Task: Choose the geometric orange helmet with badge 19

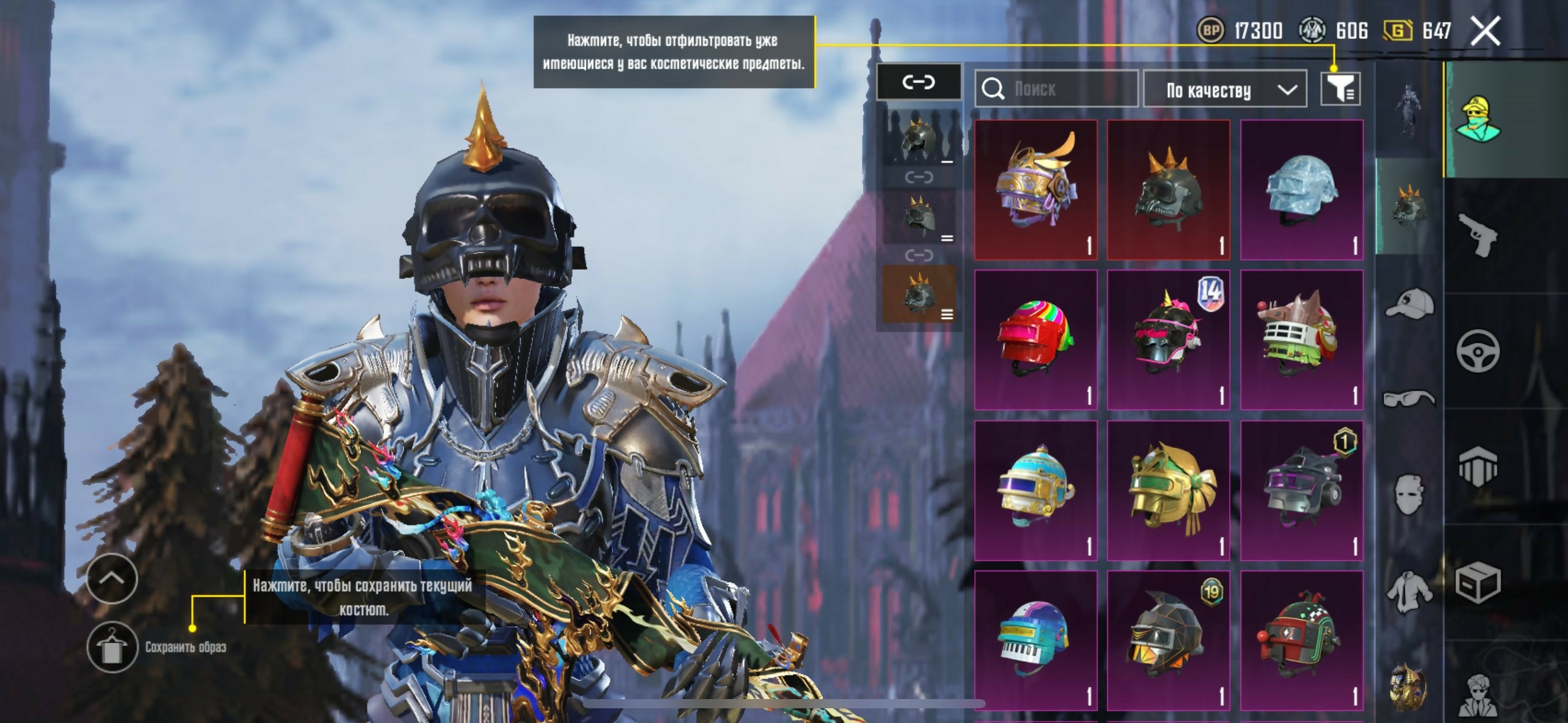Action: click(x=1168, y=640)
